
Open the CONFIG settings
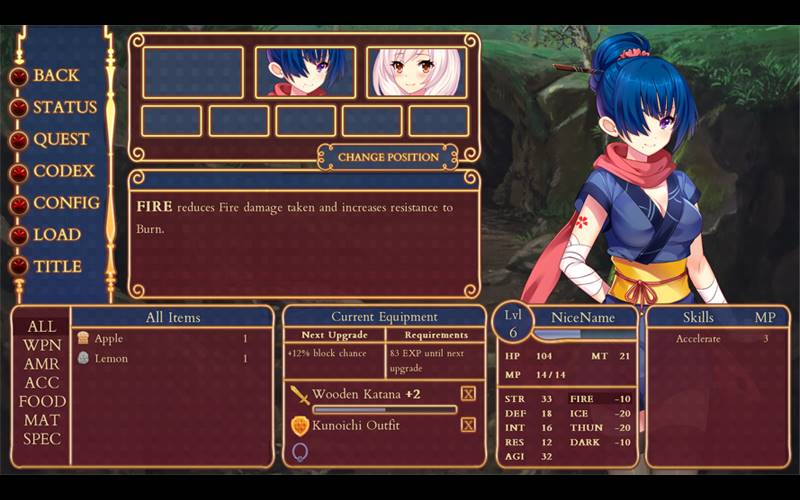pyautogui.click(x=66, y=203)
